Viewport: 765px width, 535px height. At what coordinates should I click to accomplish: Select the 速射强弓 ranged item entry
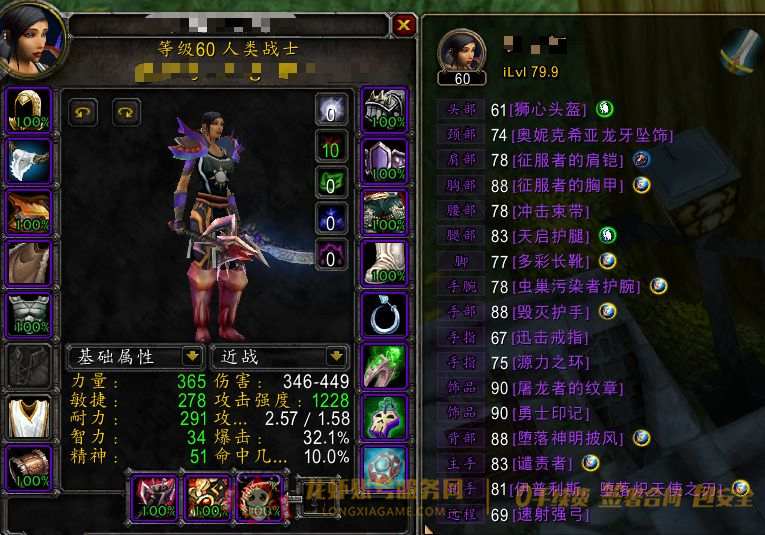(x=551, y=514)
